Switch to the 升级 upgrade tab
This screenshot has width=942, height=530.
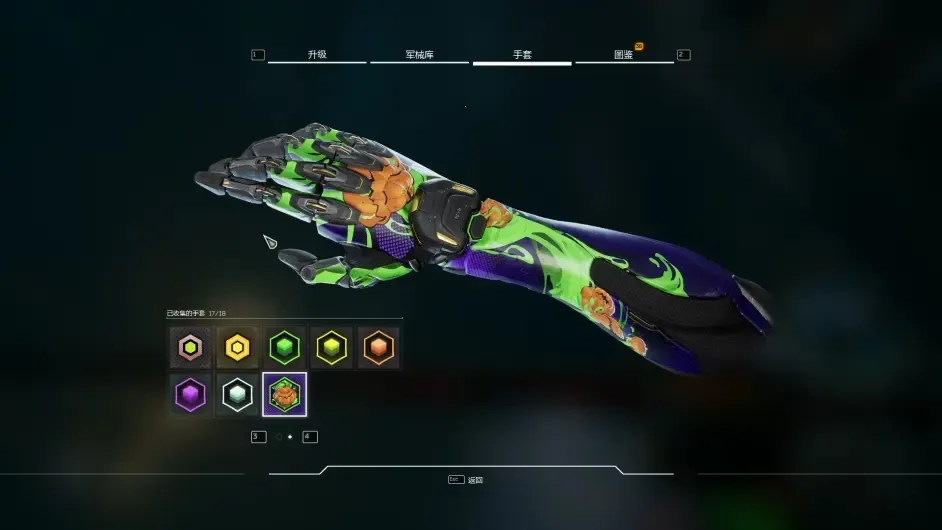tap(317, 55)
